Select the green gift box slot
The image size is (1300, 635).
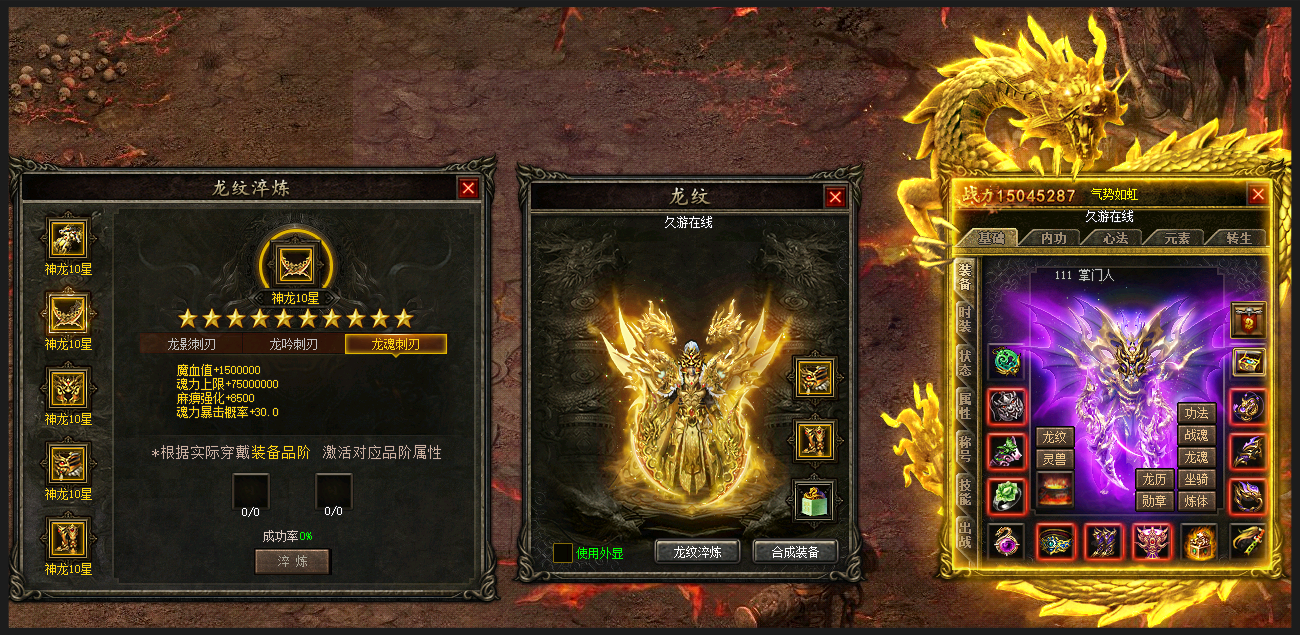[814, 500]
